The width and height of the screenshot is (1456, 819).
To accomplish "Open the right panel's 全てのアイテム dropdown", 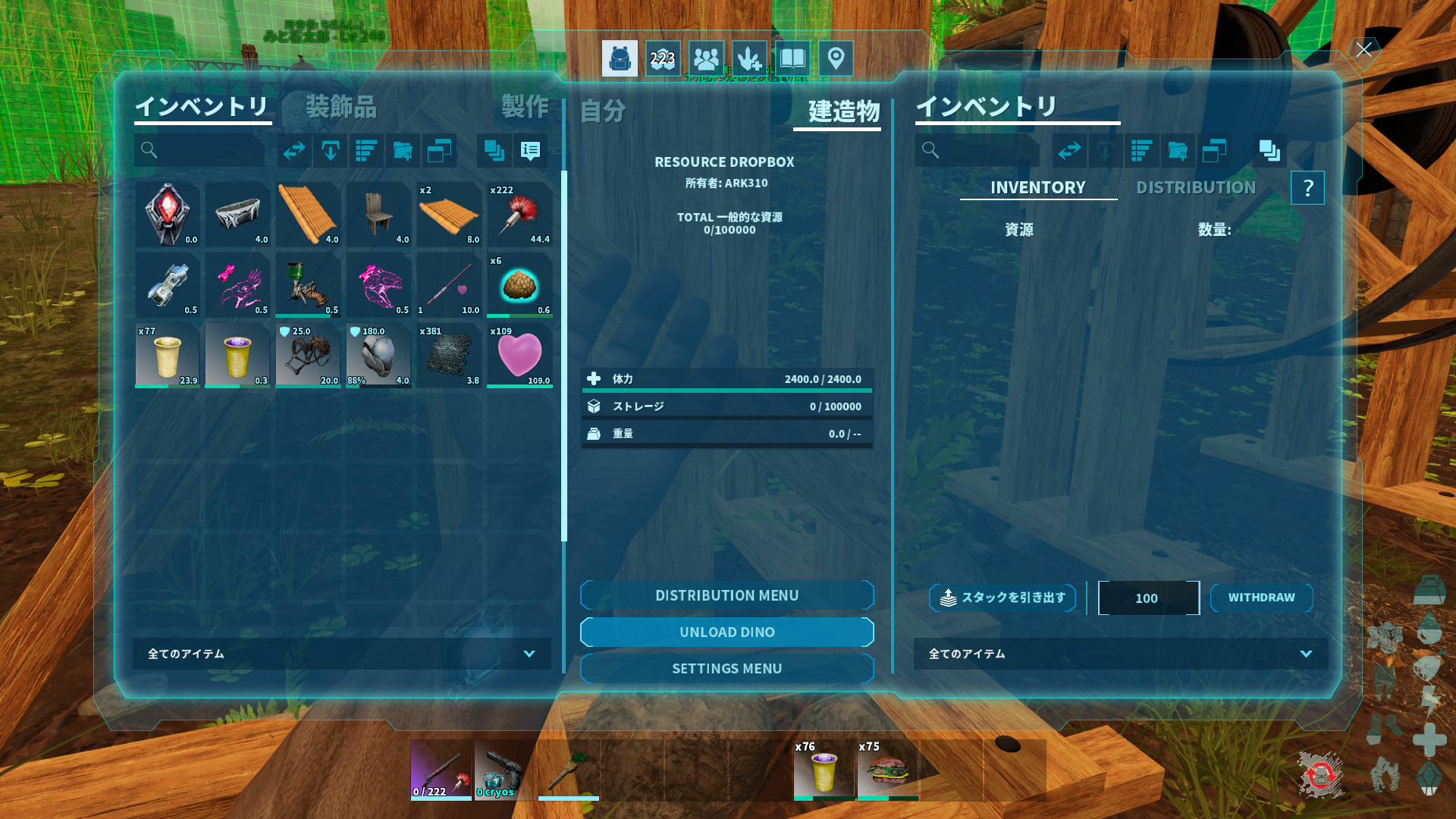I will 1120,654.
